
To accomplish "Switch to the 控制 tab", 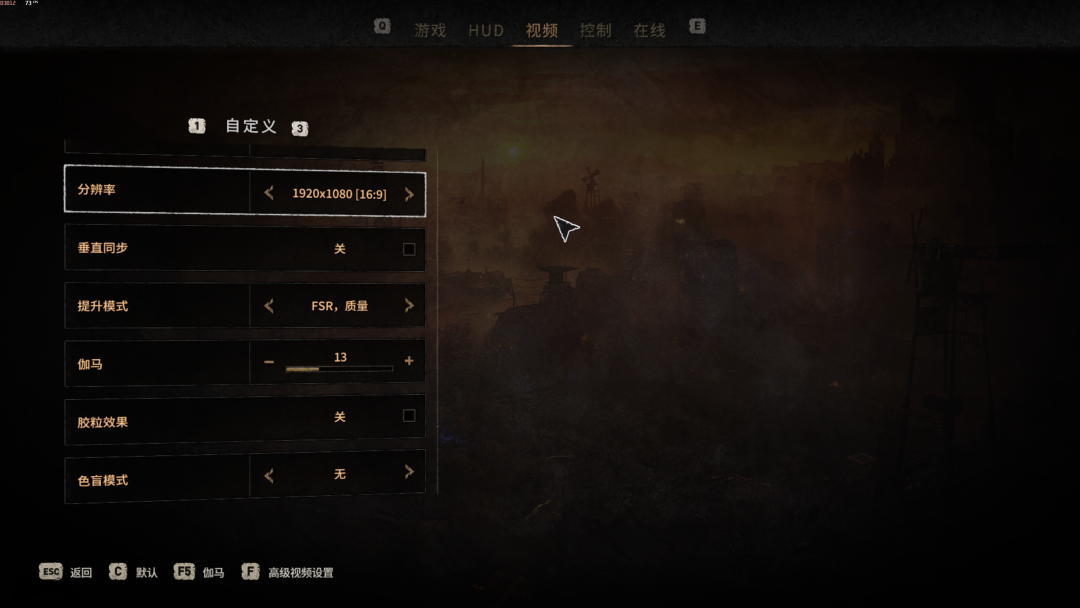I will pos(596,30).
